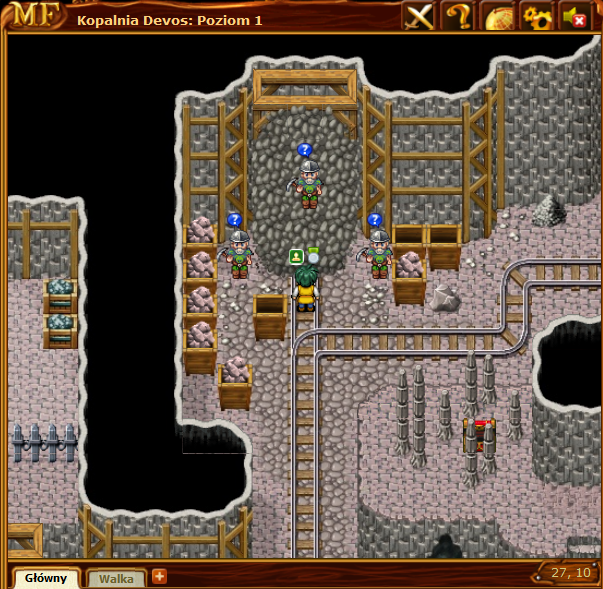Switch to the Walka tab
The image size is (603, 589).
click(x=116, y=578)
